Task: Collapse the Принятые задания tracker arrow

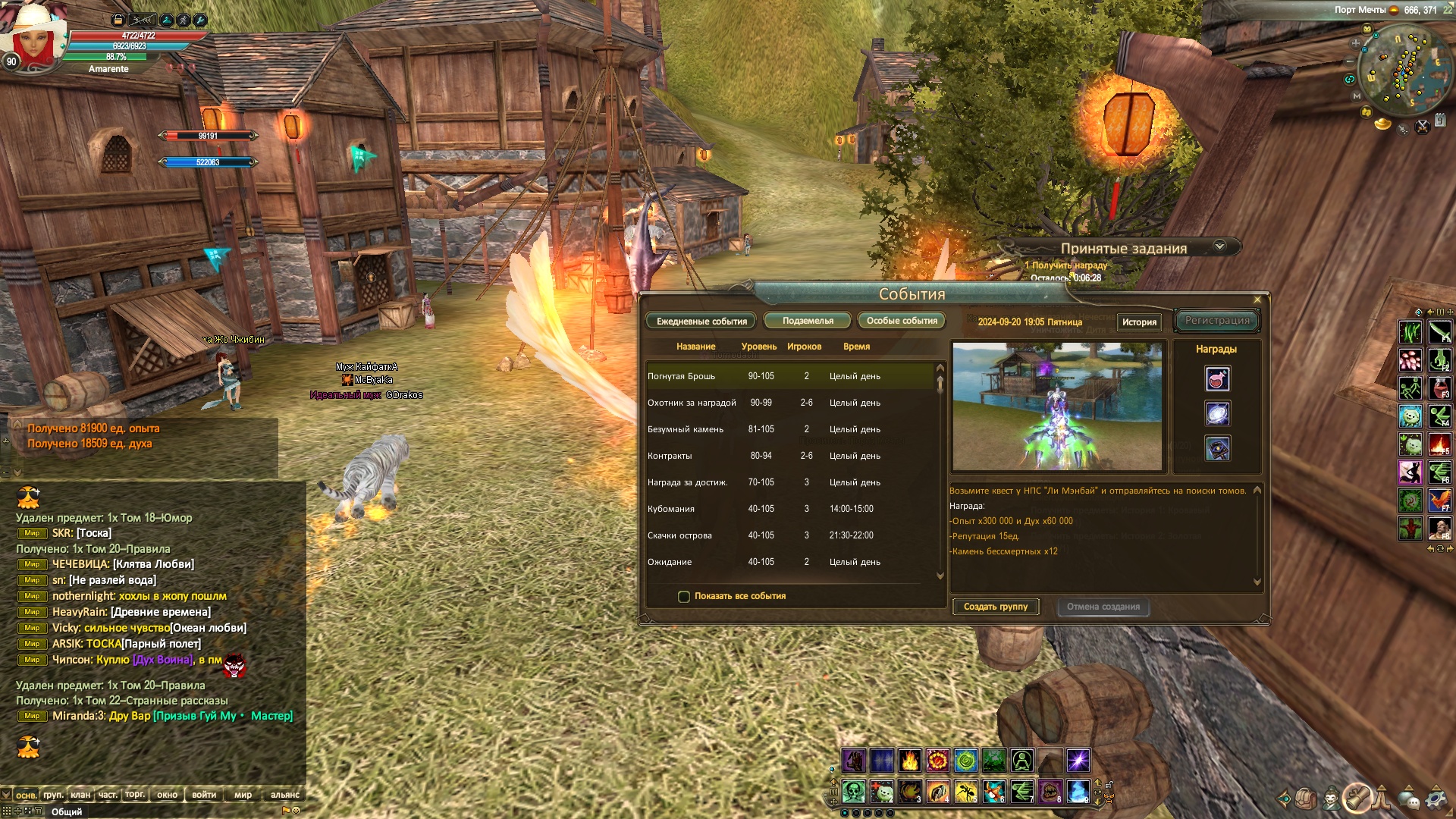Action: tap(1219, 246)
